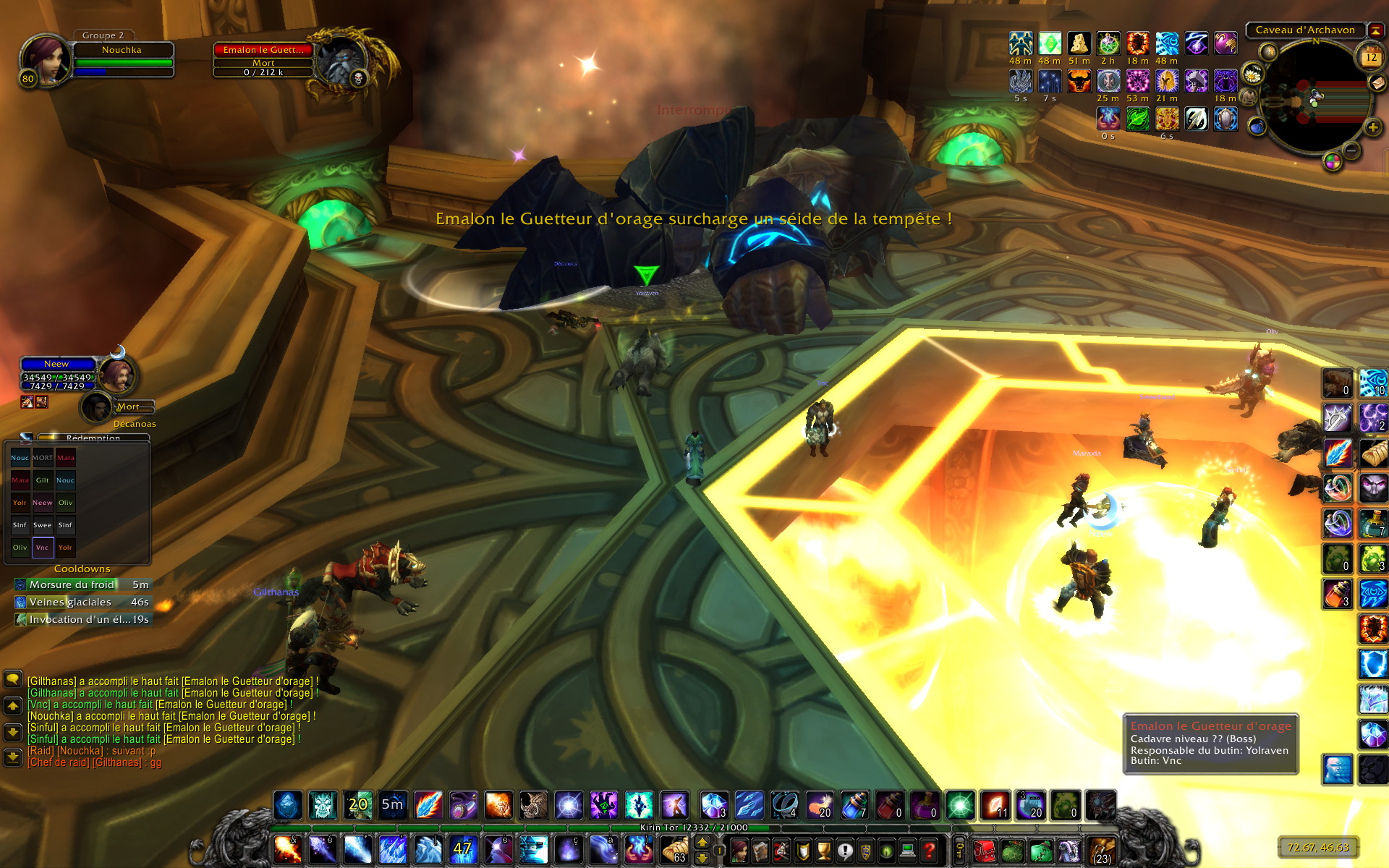Cast the fireball spell on action bar
The width and height of the screenshot is (1389, 868).
tap(287, 850)
